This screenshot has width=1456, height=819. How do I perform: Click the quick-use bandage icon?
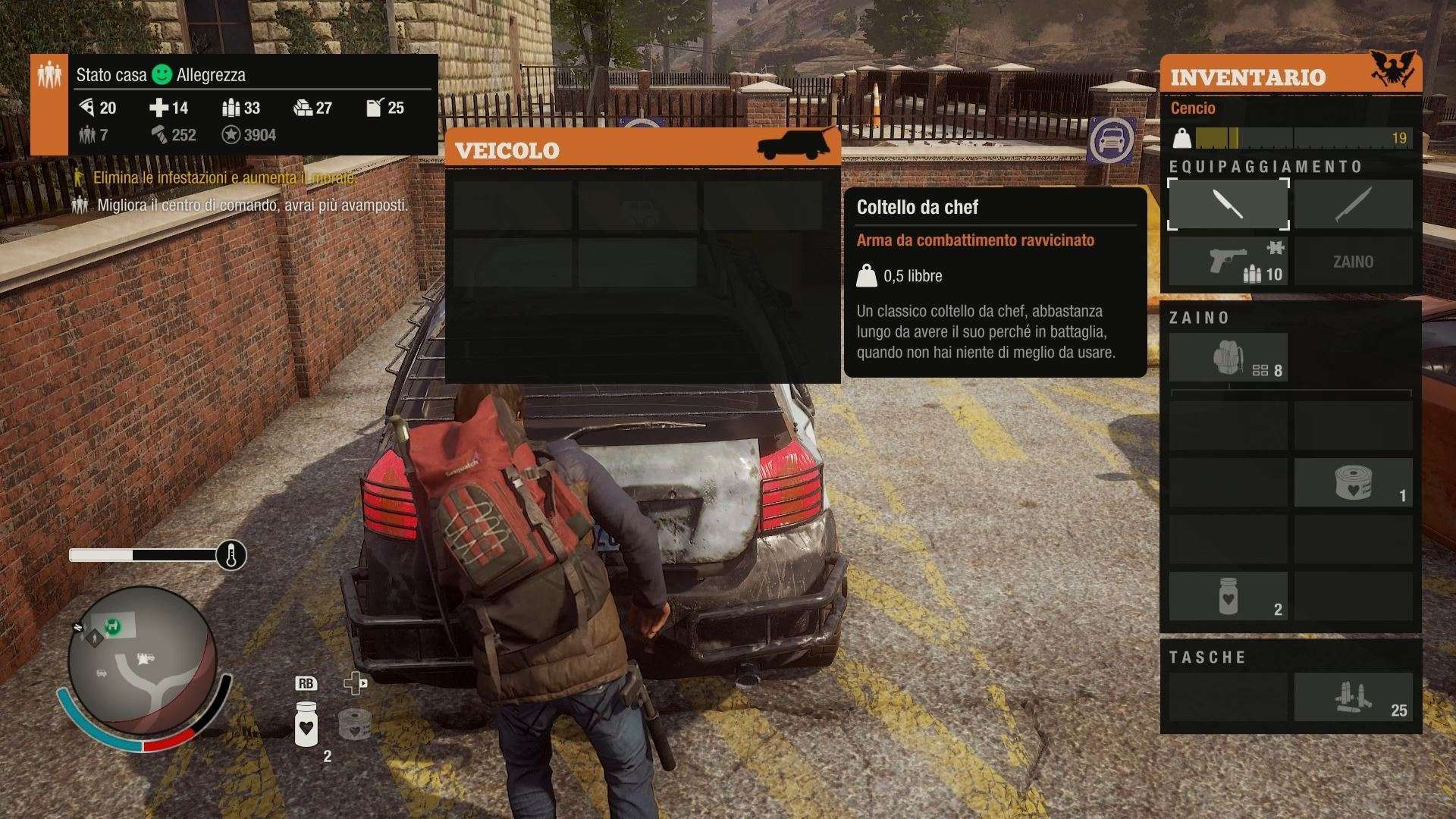pos(353,724)
